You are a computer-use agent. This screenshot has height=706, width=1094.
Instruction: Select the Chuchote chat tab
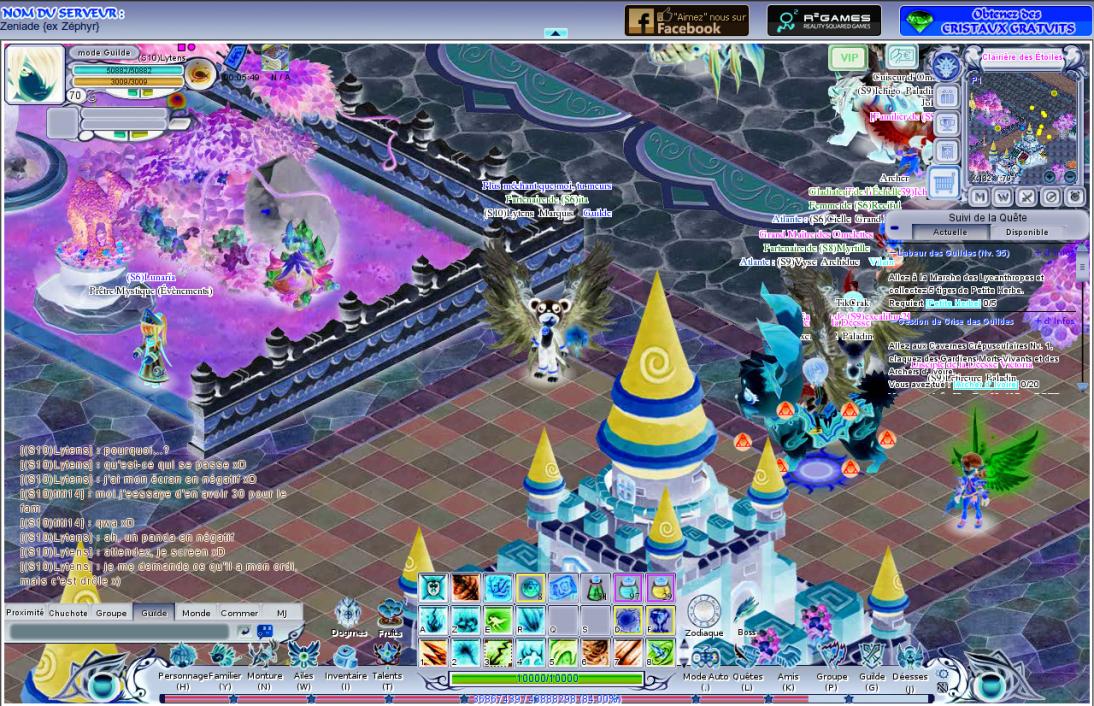pos(68,613)
